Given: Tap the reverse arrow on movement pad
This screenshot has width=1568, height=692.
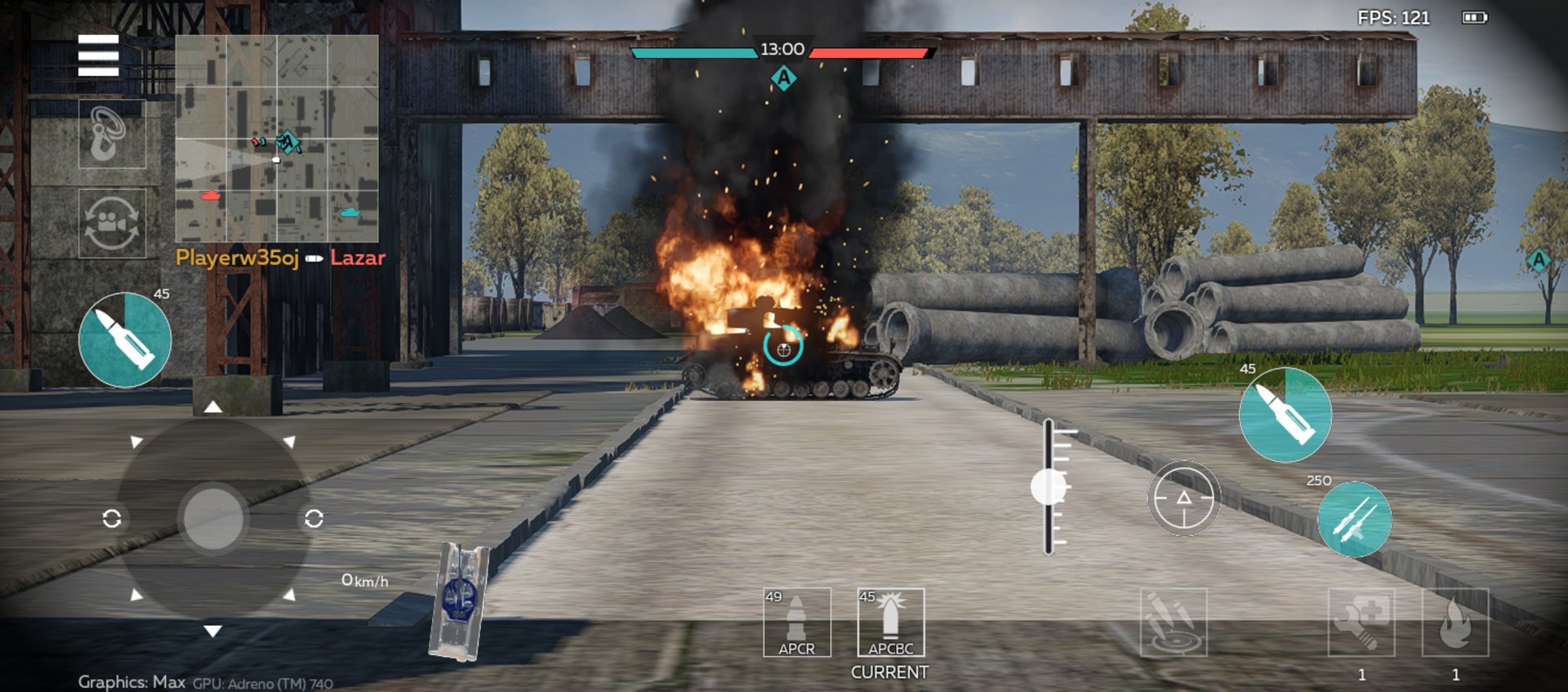Looking at the screenshot, I should click(212, 631).
